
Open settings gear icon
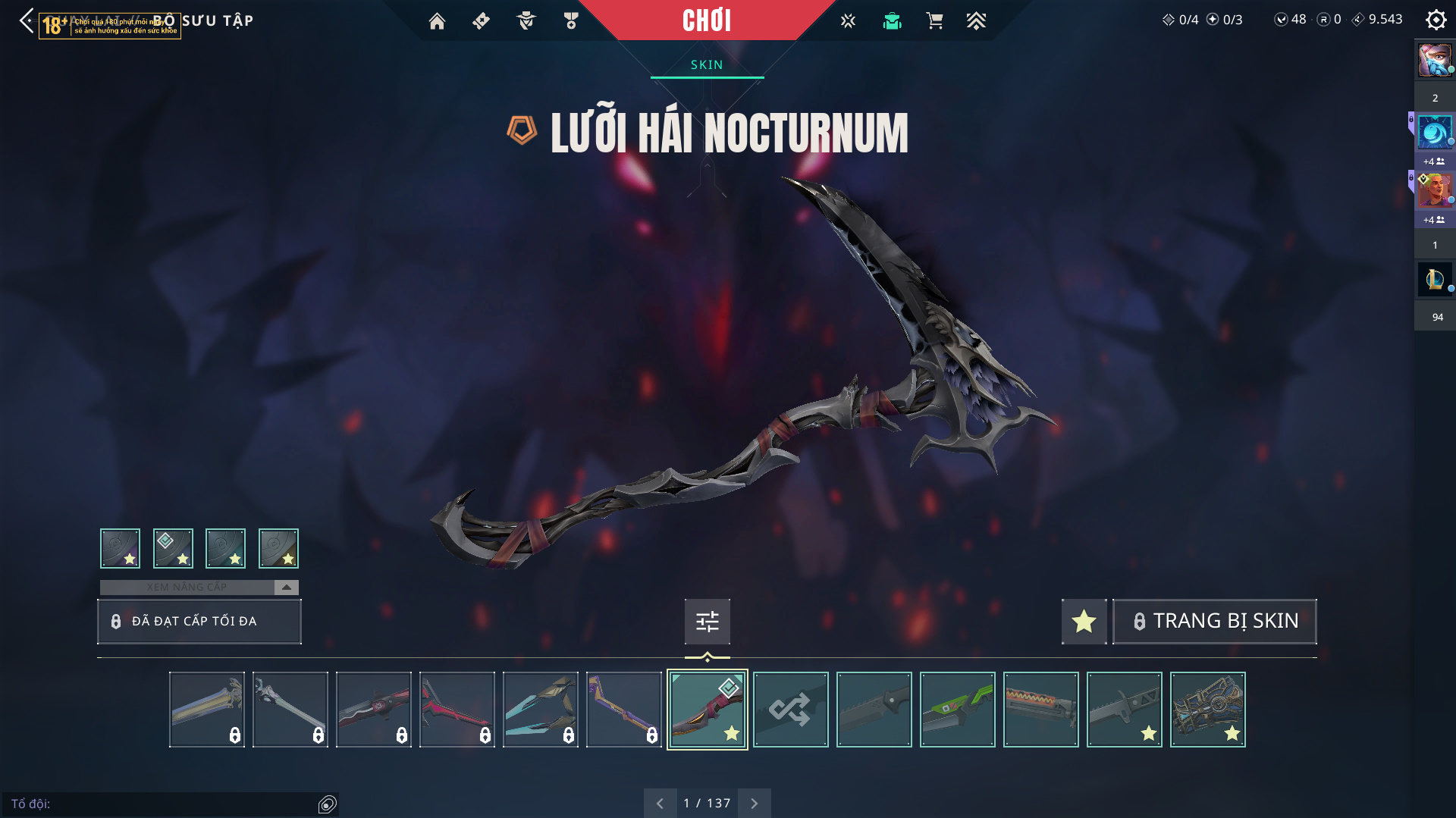[x=1436, y=20]
